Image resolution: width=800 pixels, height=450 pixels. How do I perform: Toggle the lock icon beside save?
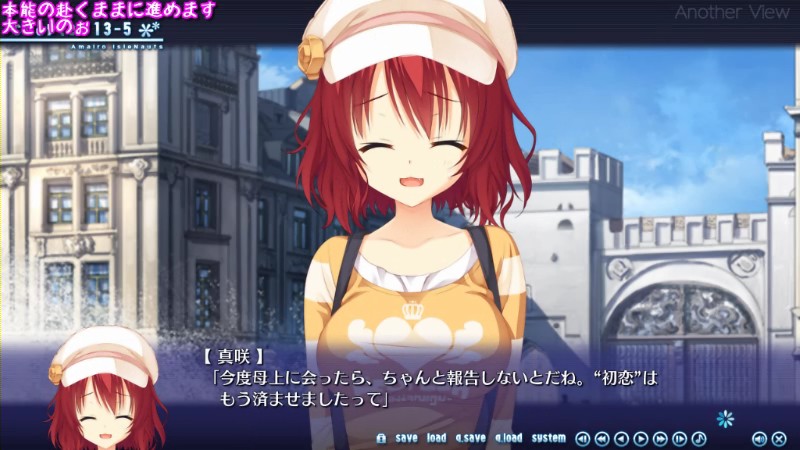[x=380, y=438]
